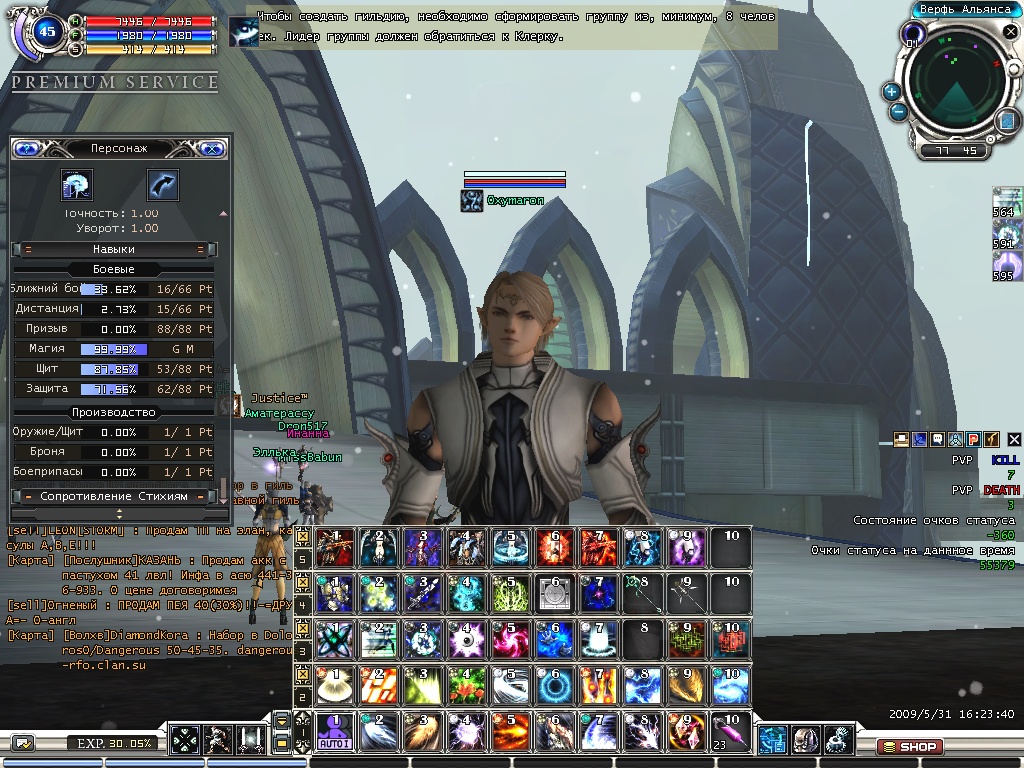Close the small icon toolbar with X
The width and height of the screenshot is (1024, 768).
[x=1013, y=439]
